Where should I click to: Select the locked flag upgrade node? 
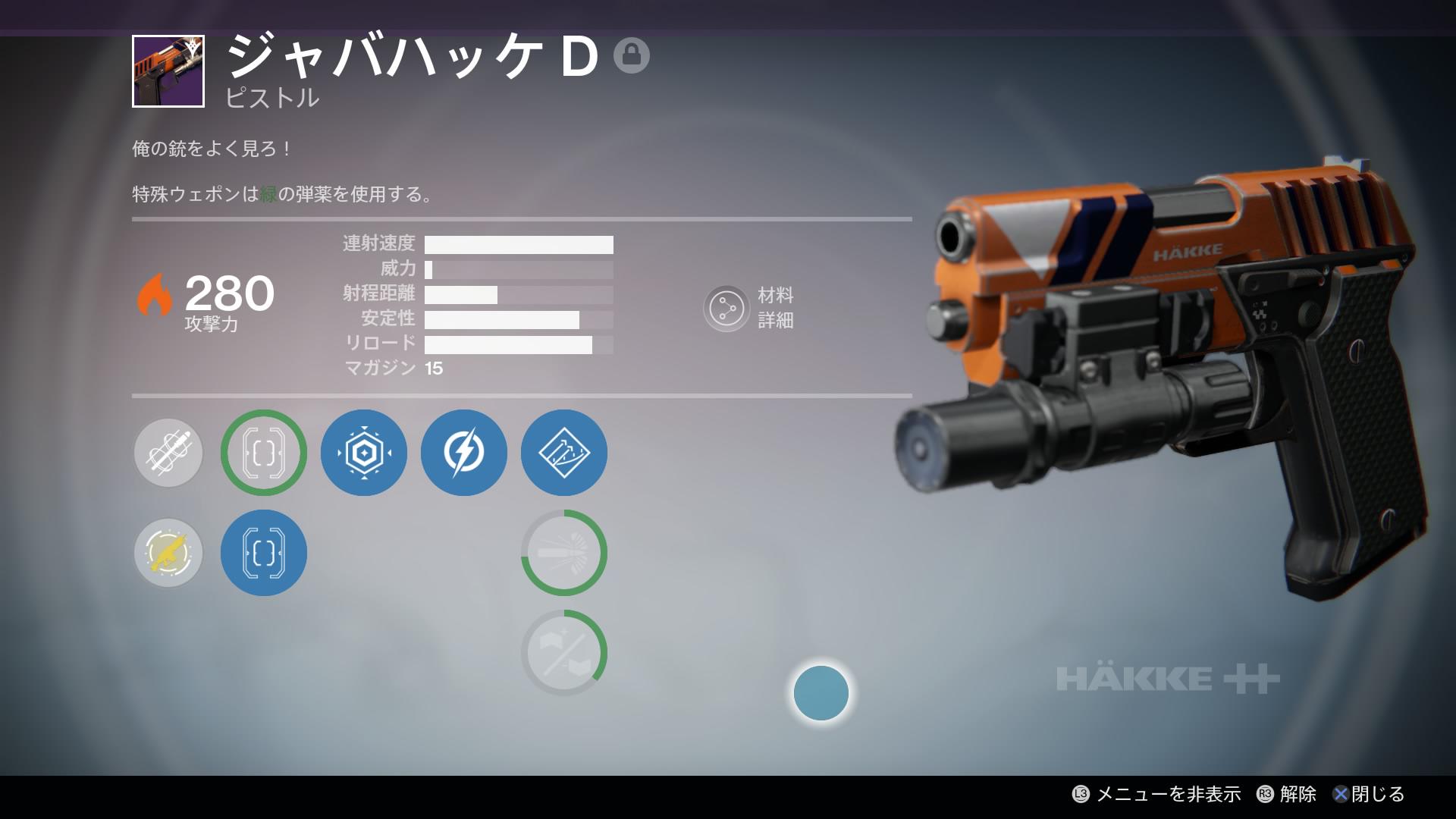click(x=564, y=653)
